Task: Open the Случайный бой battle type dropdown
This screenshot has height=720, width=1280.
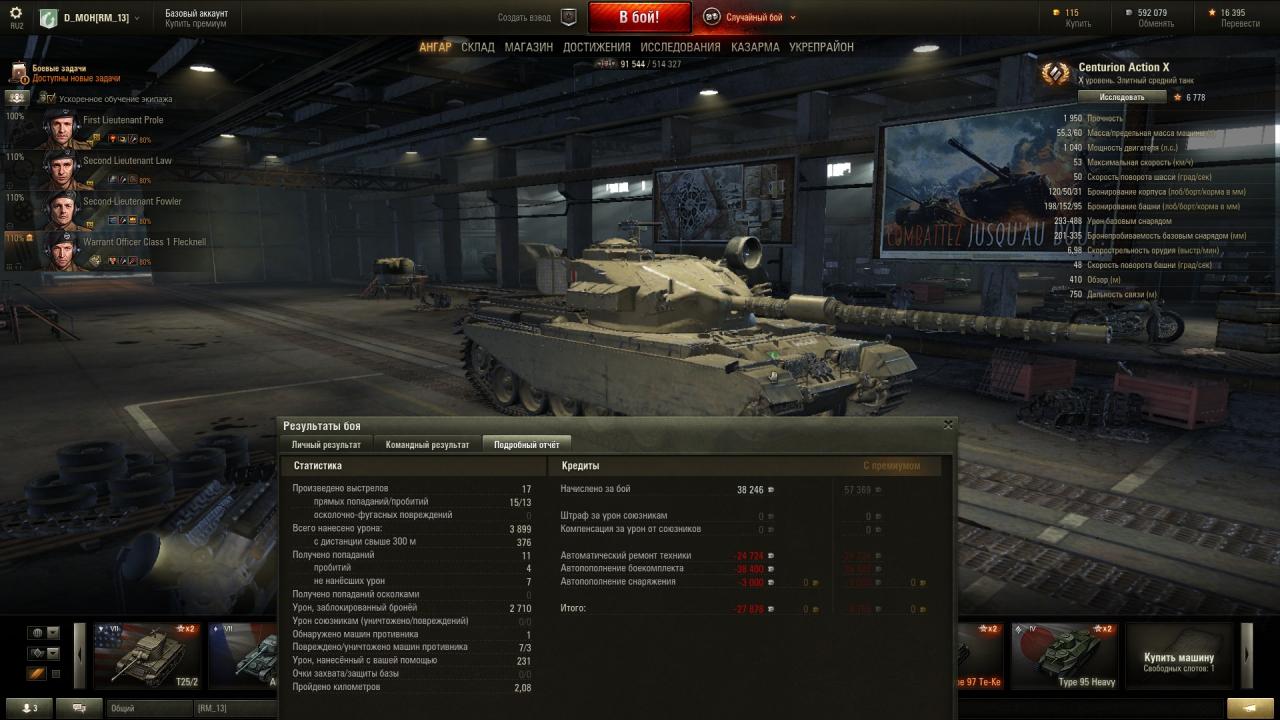Action: coord(750,17)
